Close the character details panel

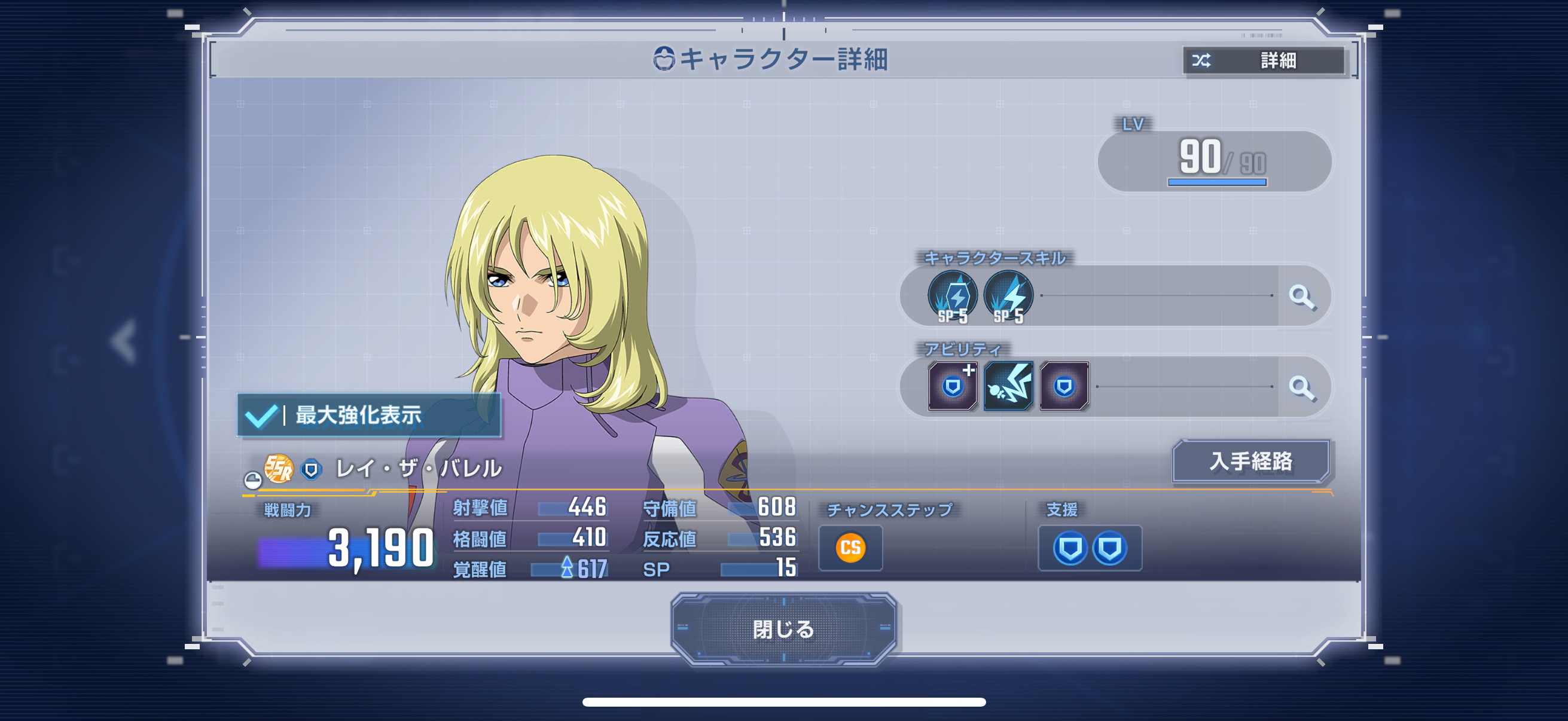[783, 629]
